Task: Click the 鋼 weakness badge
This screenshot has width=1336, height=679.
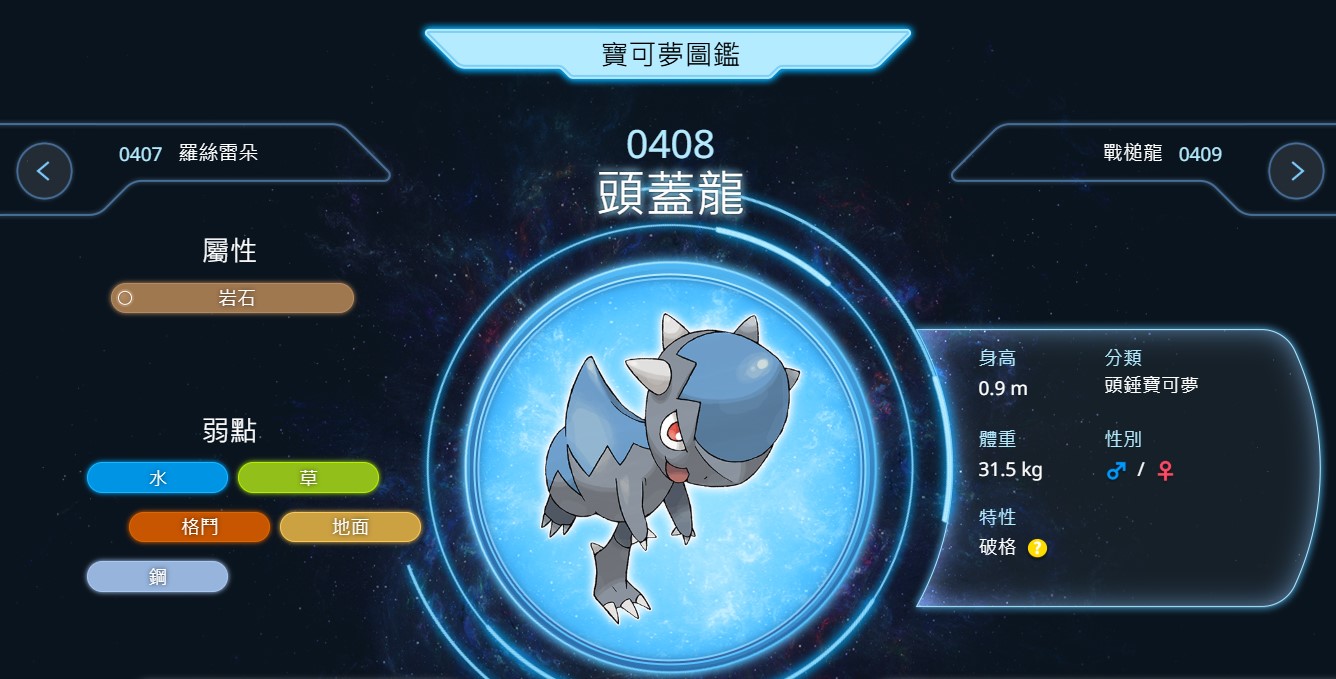Action: [x=158, y=576]
